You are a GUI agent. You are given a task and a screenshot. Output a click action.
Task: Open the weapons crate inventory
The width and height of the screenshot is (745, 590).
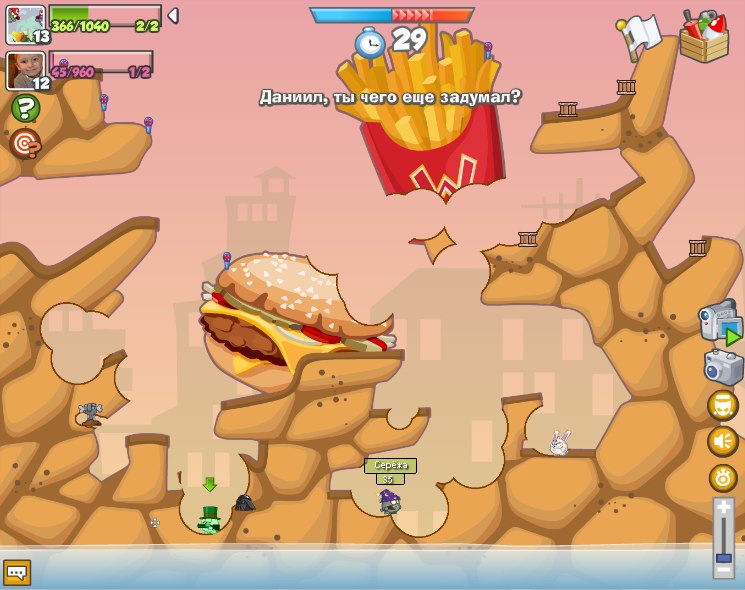704,37
